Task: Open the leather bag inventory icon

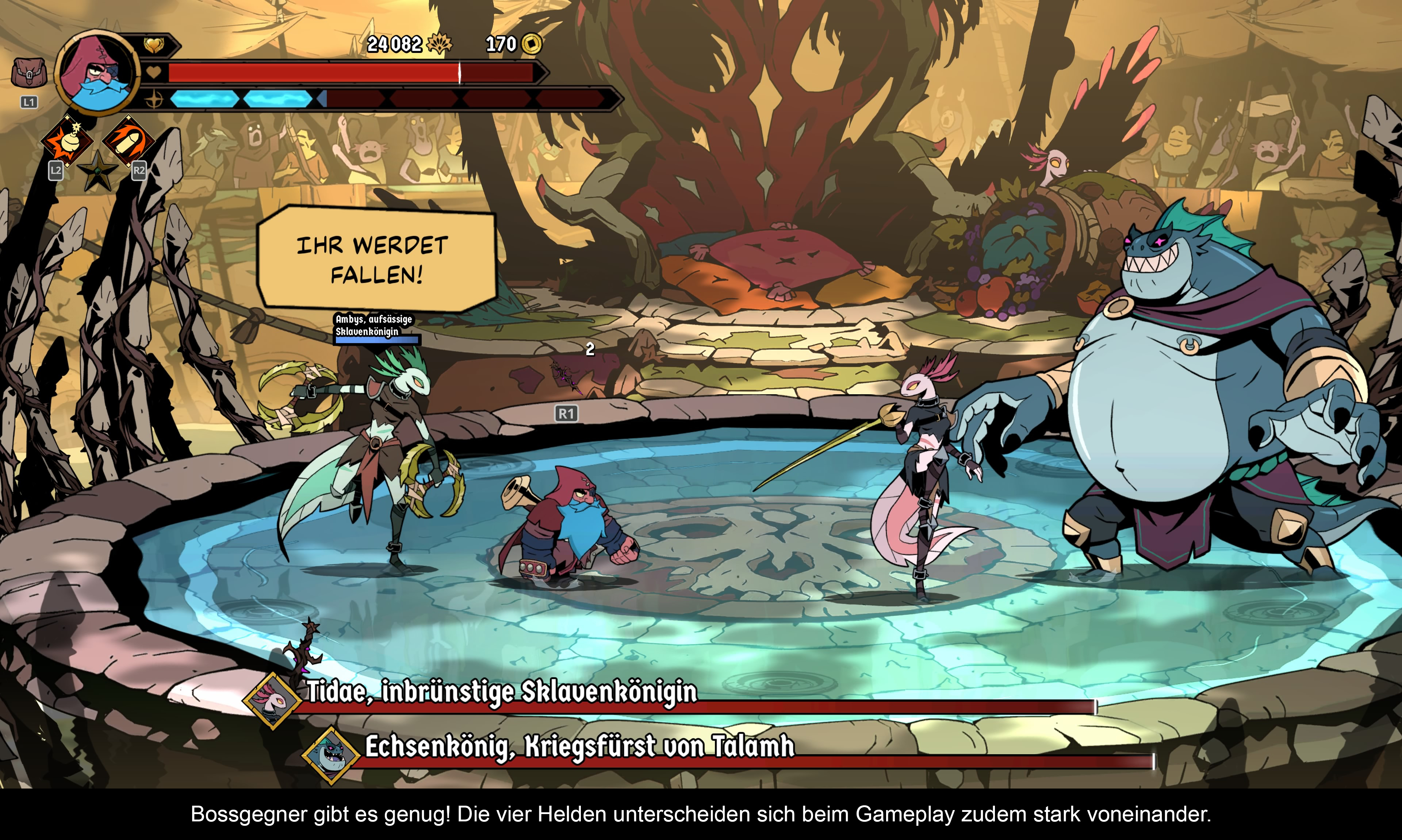Action: 28,73
